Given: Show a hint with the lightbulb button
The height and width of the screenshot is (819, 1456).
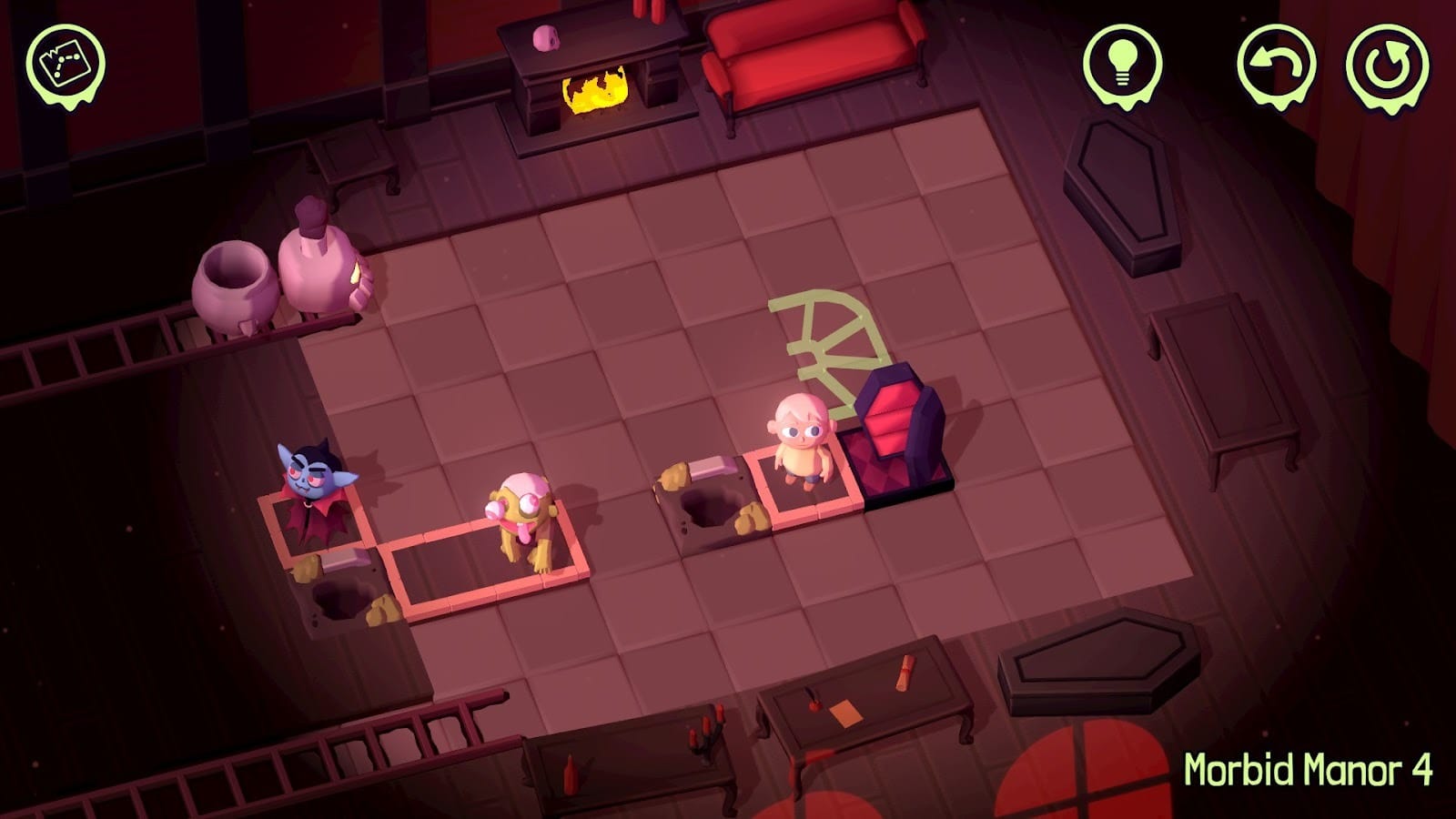Looking at the screenshot, I should [1122, 61].
